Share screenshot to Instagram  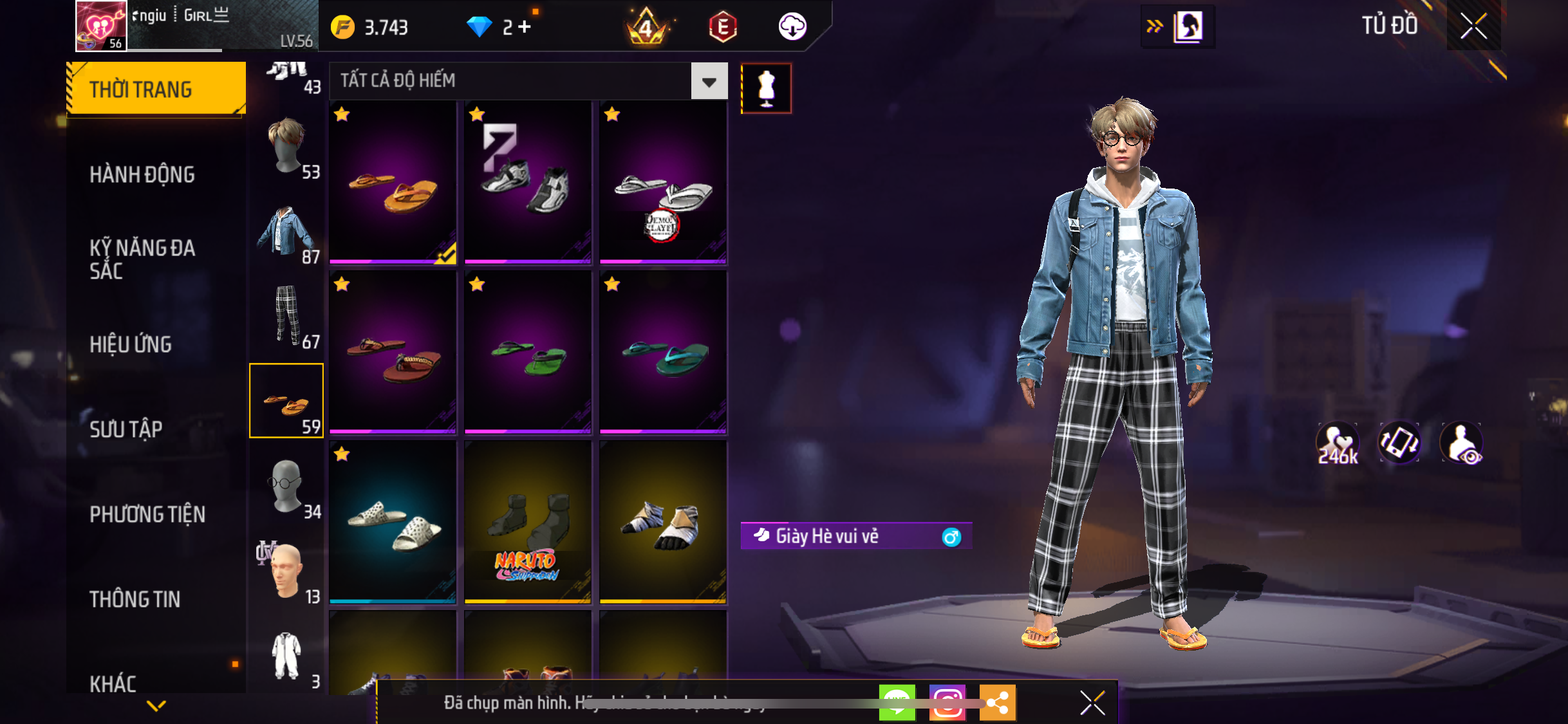click(x=947, y=702)
